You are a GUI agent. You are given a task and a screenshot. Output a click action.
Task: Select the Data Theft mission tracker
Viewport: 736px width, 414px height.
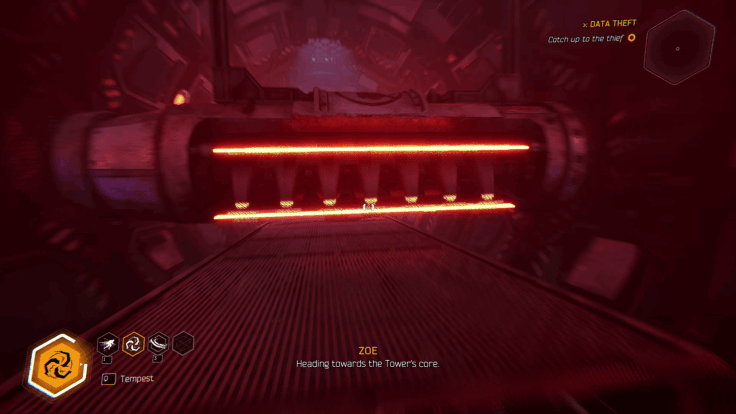click(x=612, y=24)
